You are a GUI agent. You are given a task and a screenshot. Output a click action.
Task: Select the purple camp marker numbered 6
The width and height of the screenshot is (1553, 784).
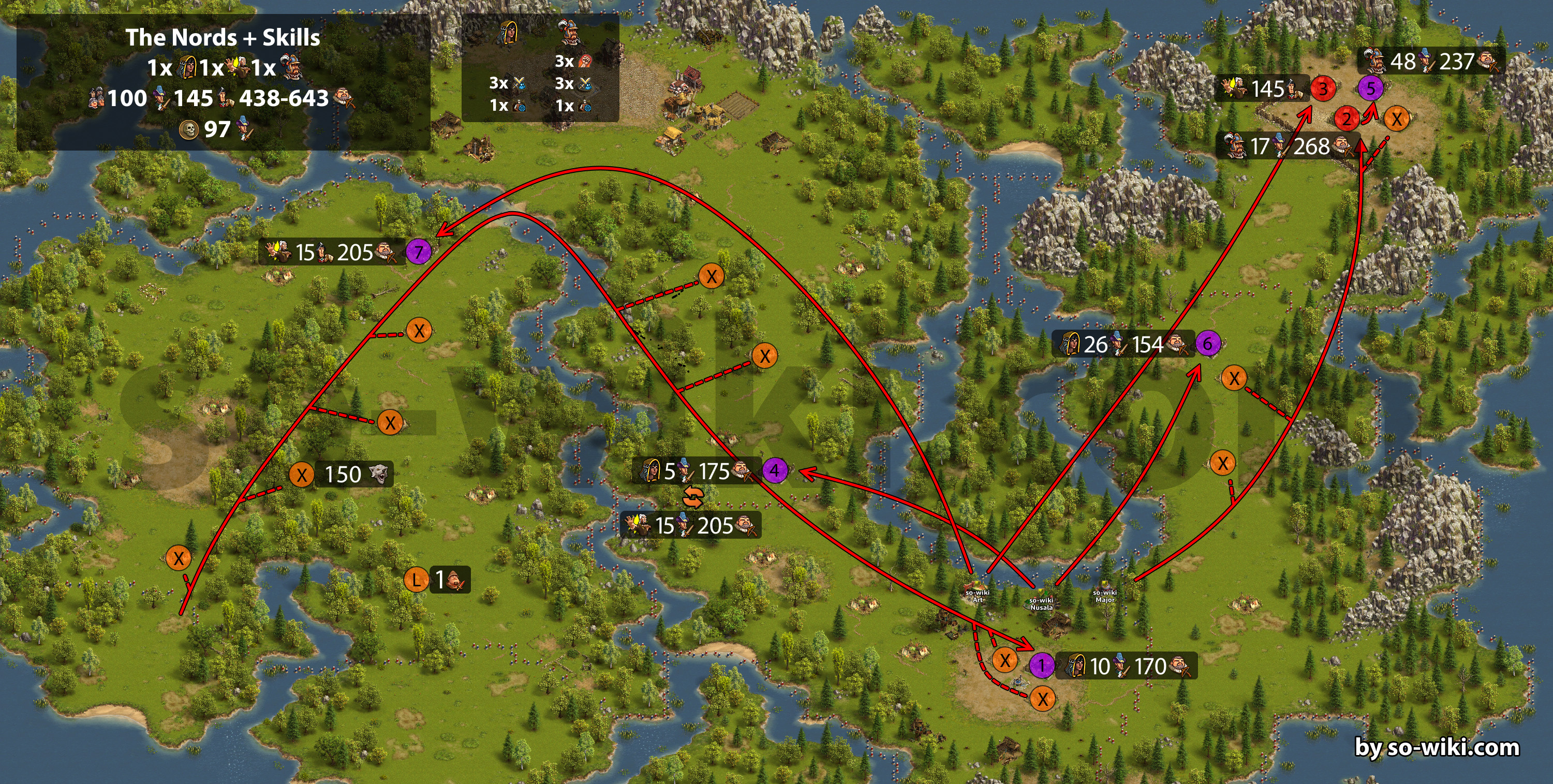pos(1207,344)
